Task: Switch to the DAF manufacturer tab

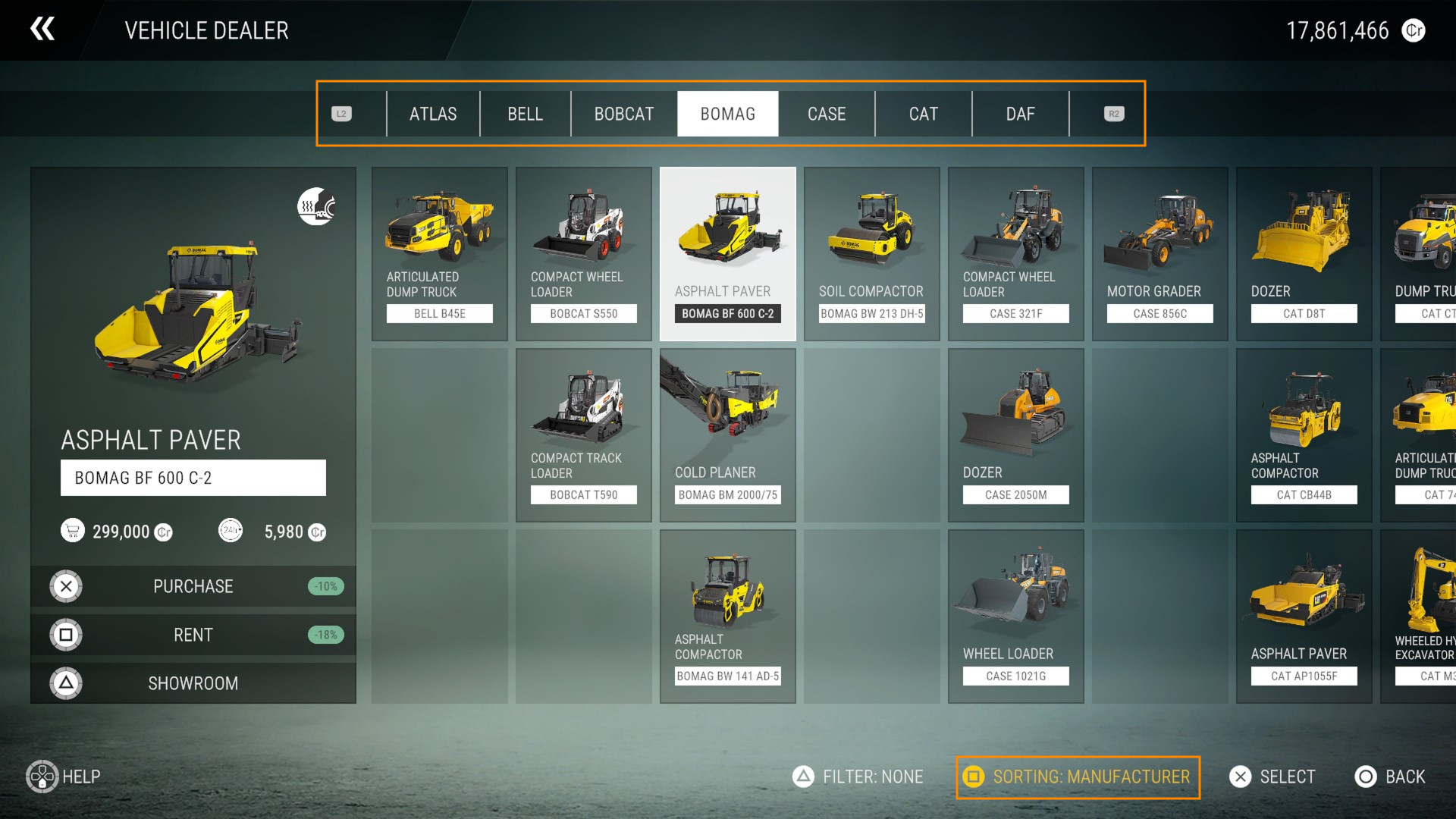Action: point(1020,114)
